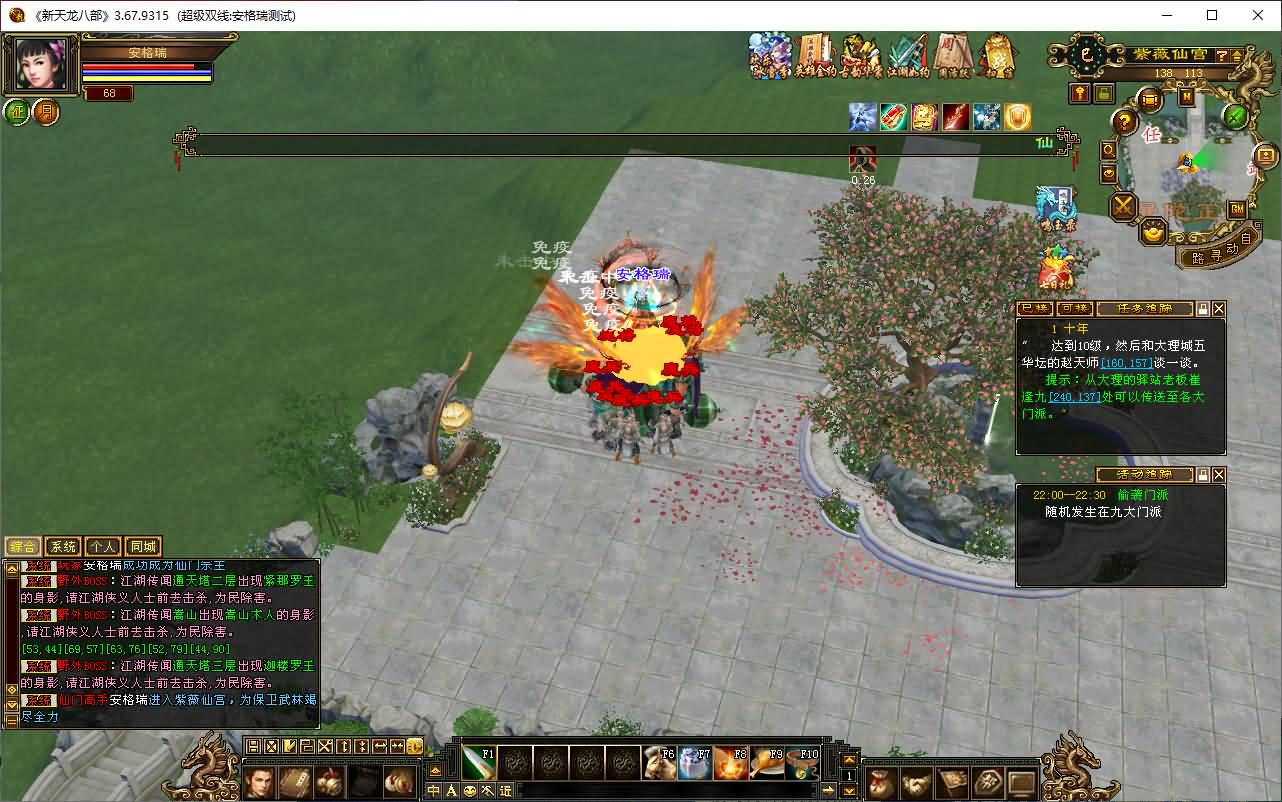Select the 个人 chat tab
Screen dimensions: 1282x802
point(102,546)
